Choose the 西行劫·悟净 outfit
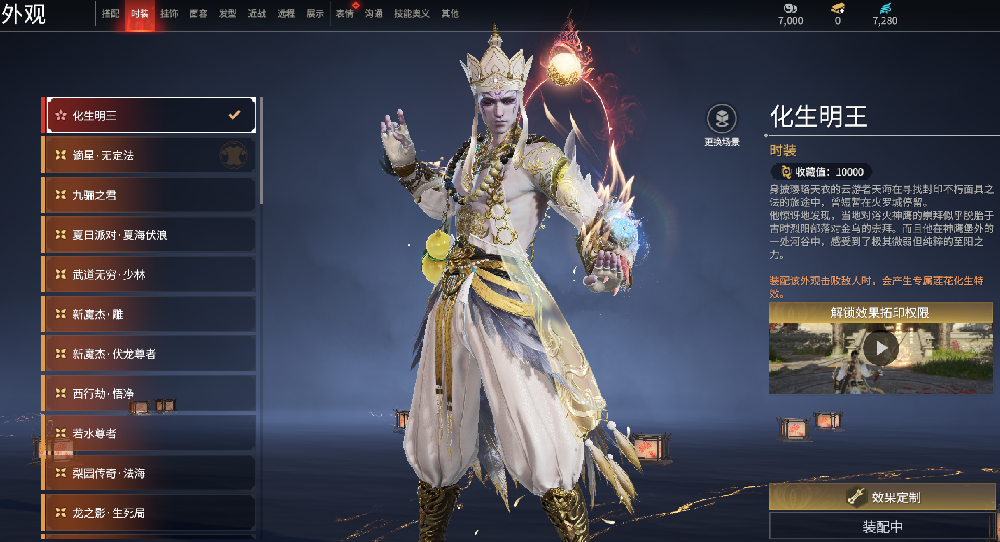 (x=149, y=394)
